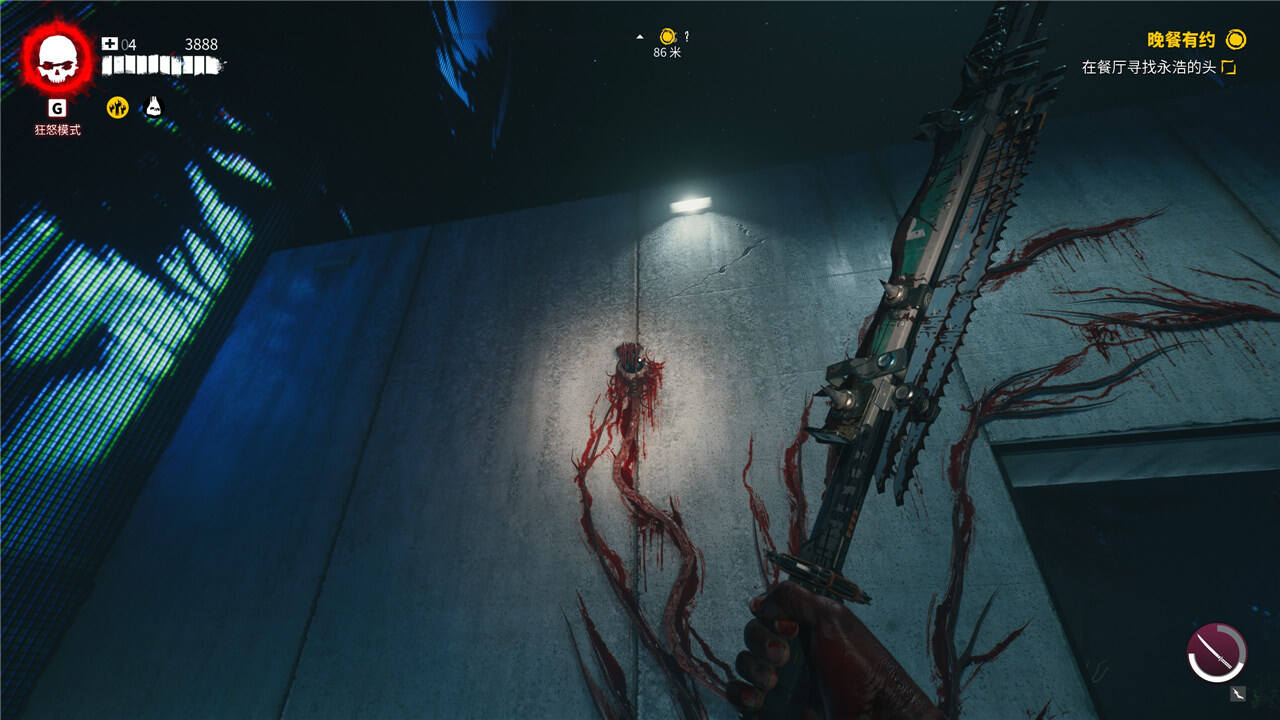Image resolution: width=1280 pixels, height=720 pixels.
Task: Activate the red skull Fury Mode icon
Action: tap(57, 59)
